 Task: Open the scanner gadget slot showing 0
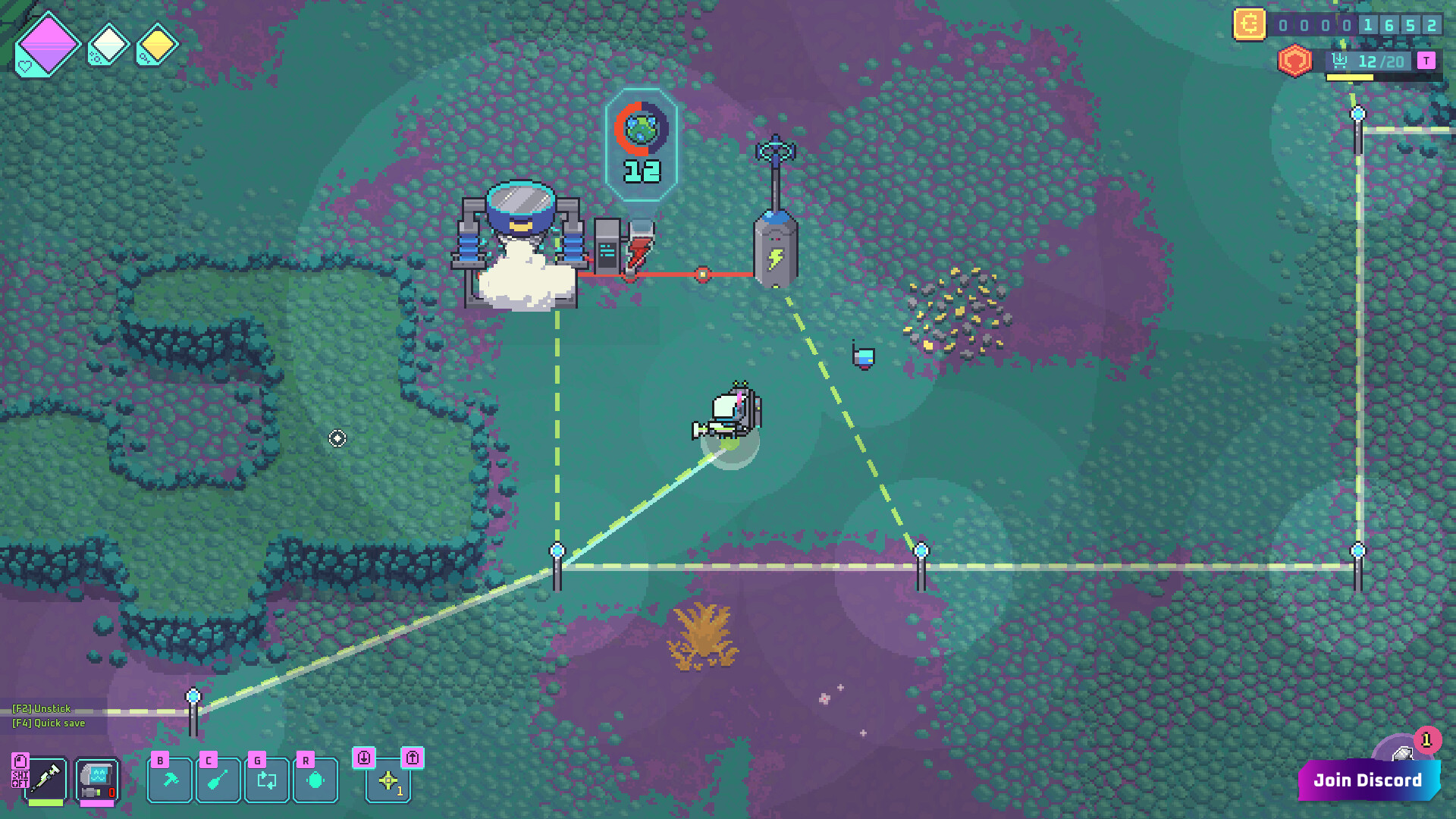tap(96, 779)
